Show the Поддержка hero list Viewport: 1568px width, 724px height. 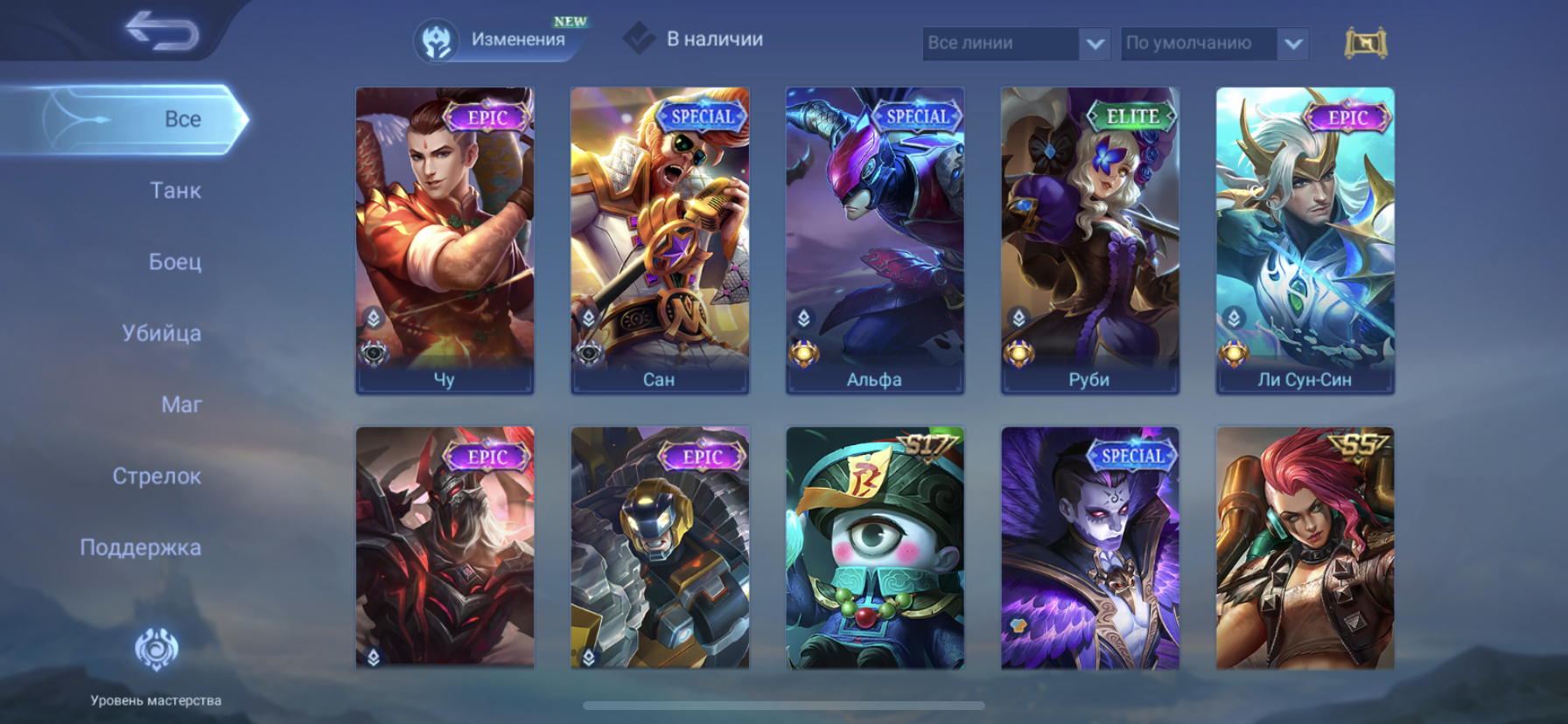141,547
